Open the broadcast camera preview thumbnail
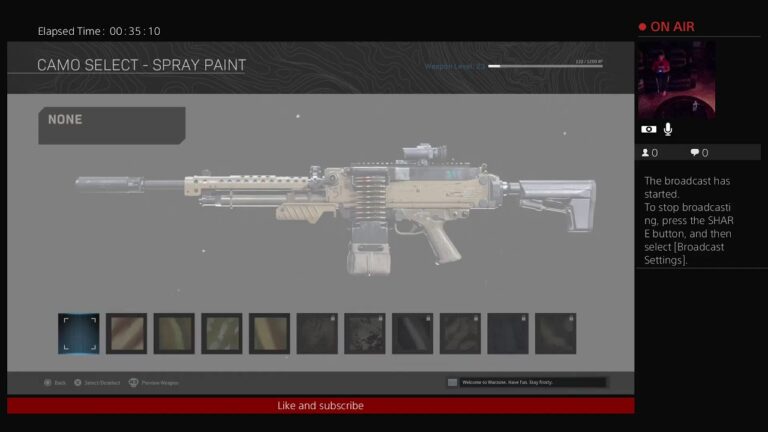 pos(676,80)
